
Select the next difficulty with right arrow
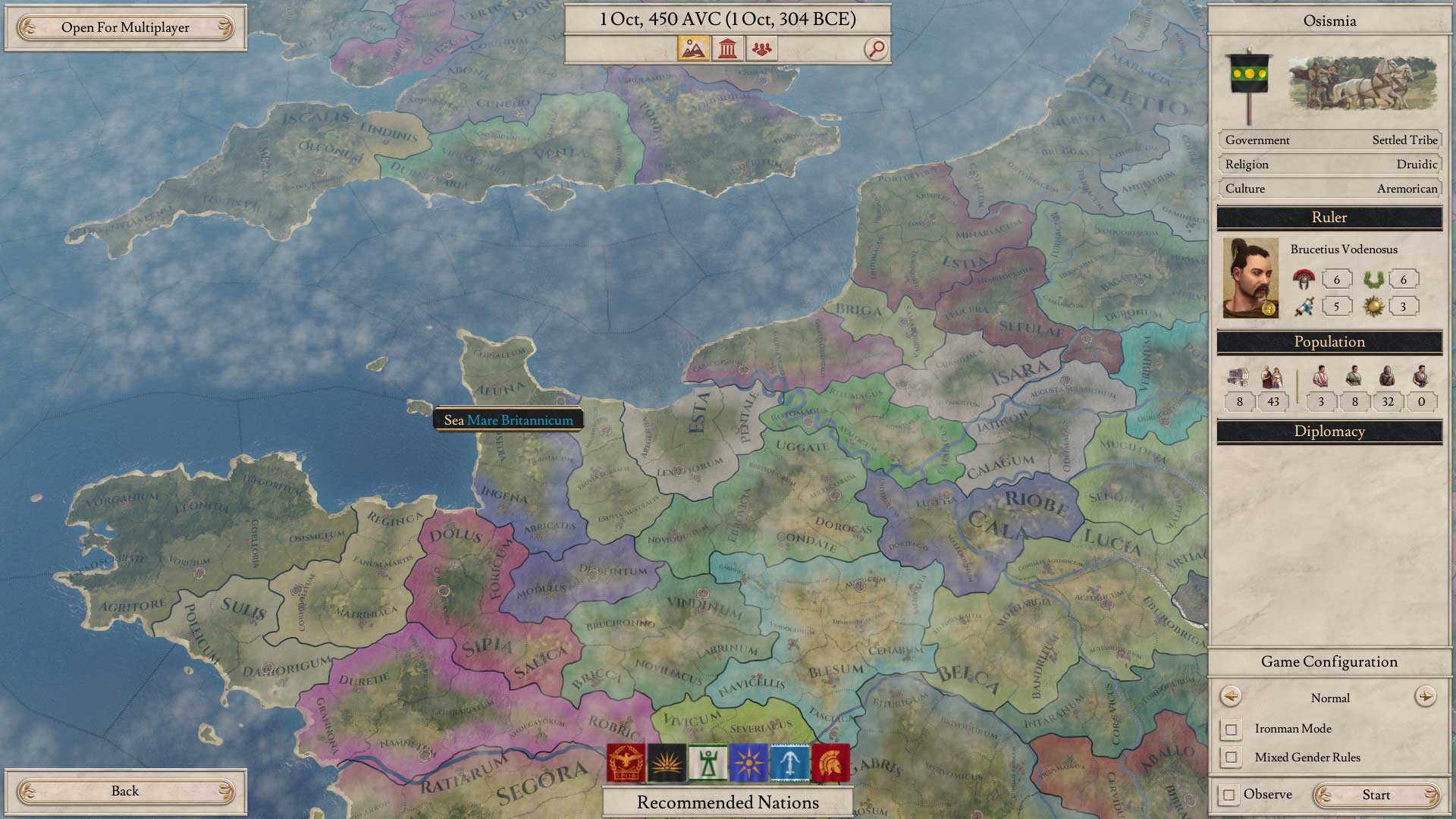tap(1425, 697)
